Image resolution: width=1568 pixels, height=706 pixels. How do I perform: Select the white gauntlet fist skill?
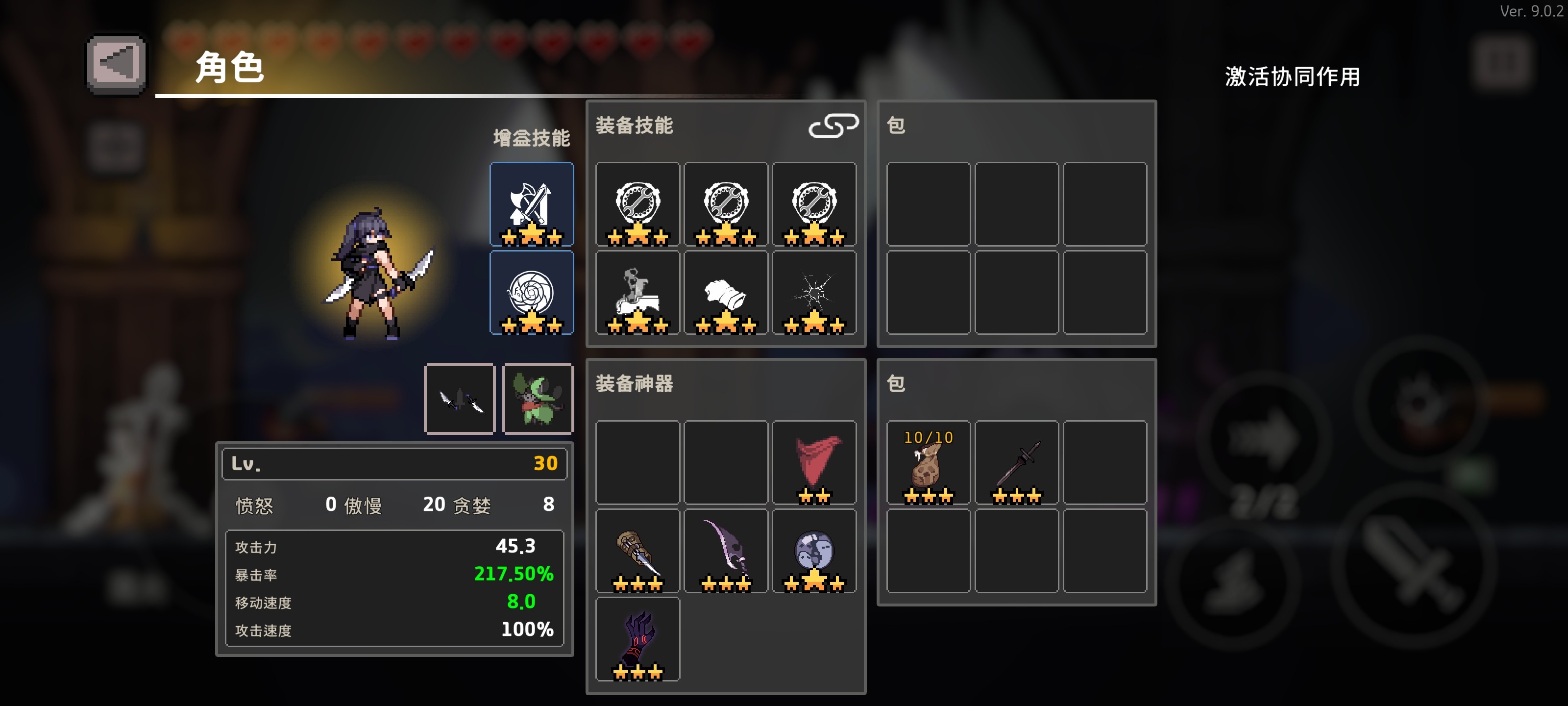[x=726, y=293]
